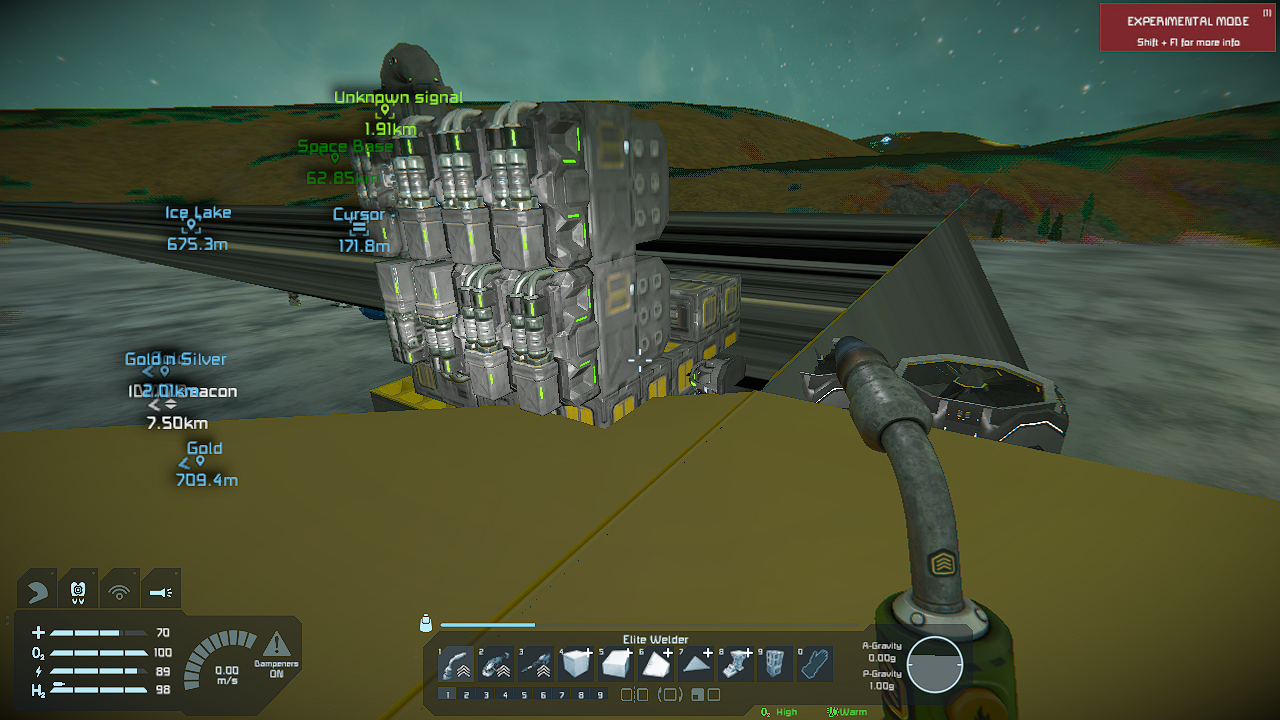The image size is (1280, 720).
Task: Pick the thin triangular corner block slot
Action: 696,663
